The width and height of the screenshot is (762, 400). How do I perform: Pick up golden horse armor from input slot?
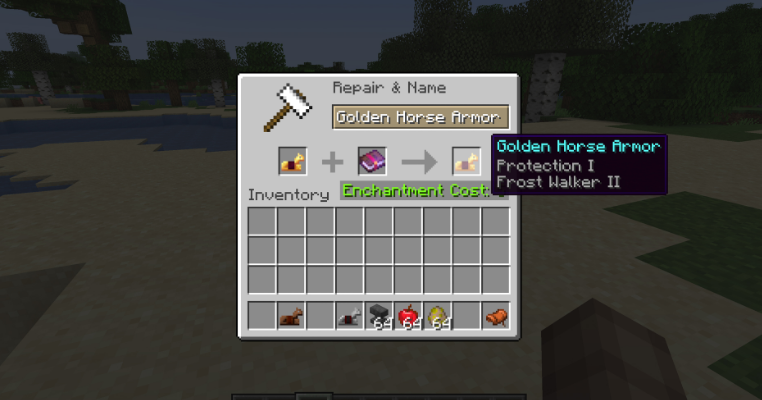click(x=291, y=160)
